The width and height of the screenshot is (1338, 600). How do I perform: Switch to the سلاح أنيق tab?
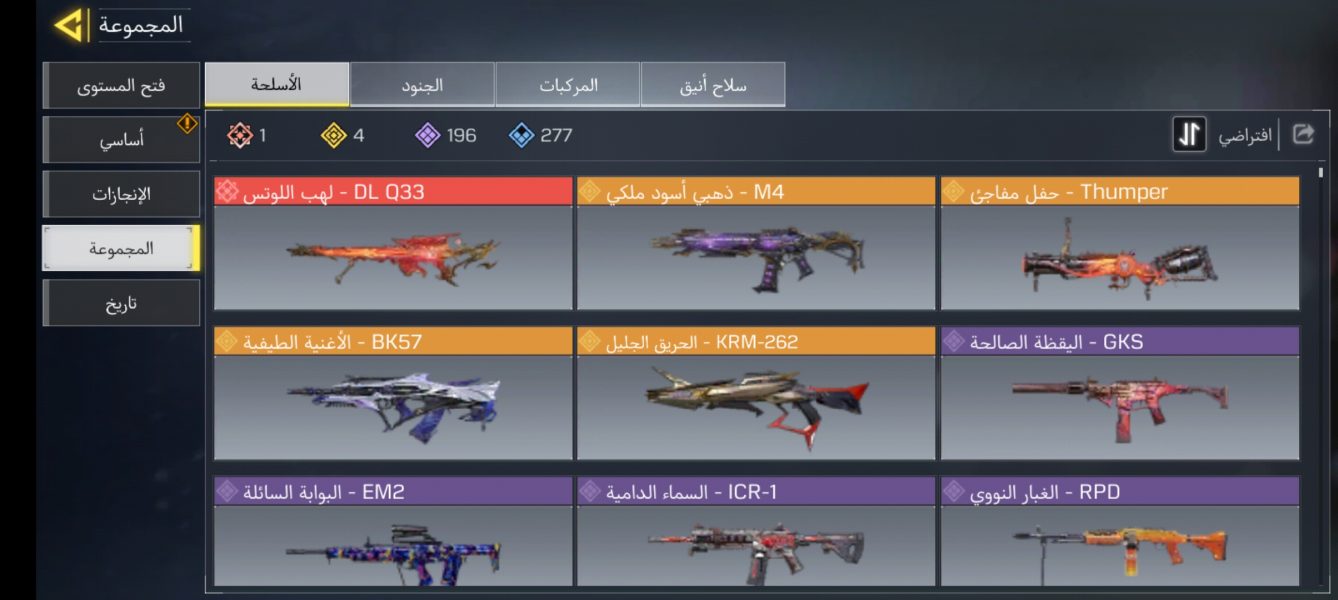tap(712, 85)
